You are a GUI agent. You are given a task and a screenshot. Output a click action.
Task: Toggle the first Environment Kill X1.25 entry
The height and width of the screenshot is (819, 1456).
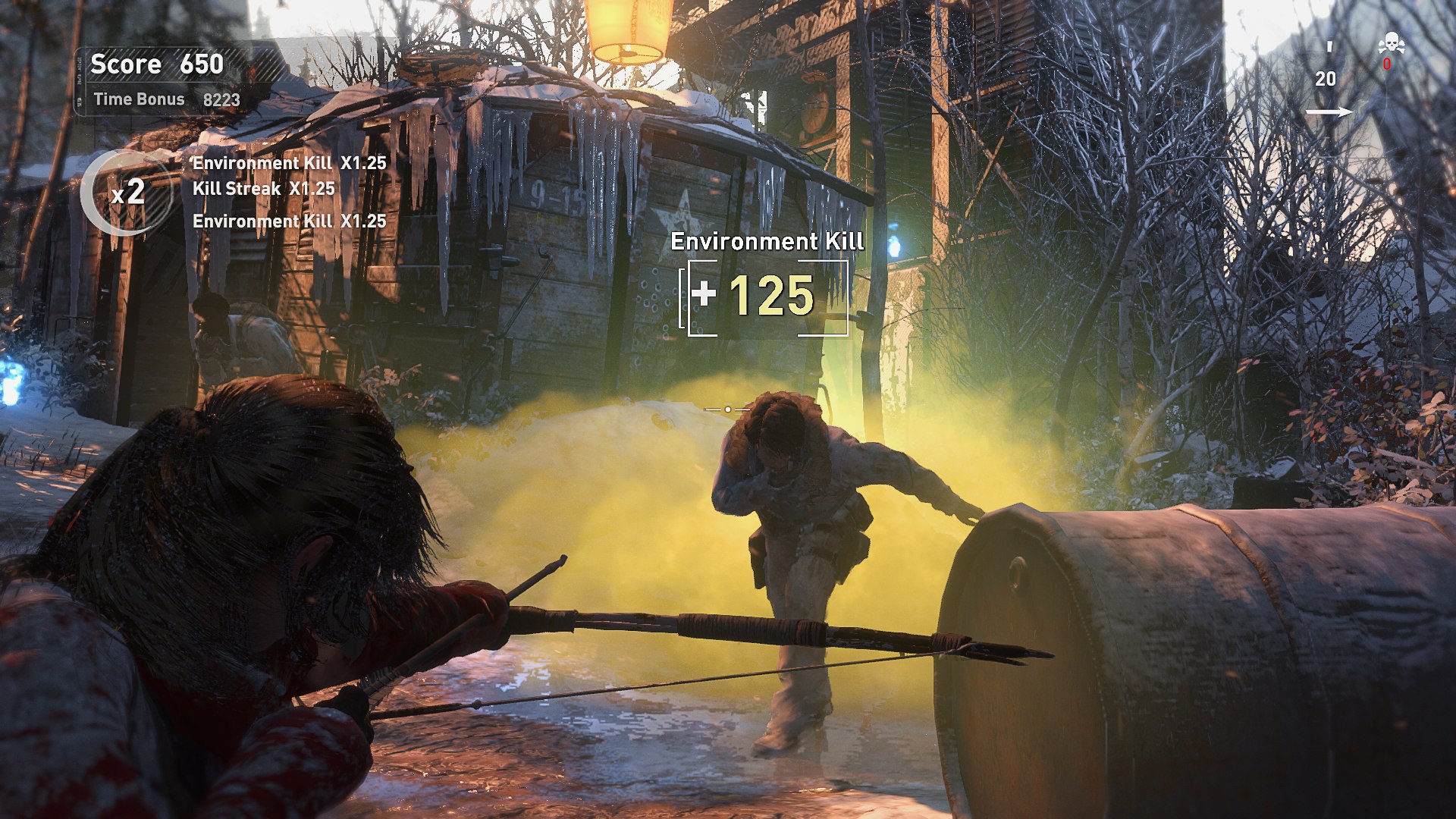pos(288,162)
